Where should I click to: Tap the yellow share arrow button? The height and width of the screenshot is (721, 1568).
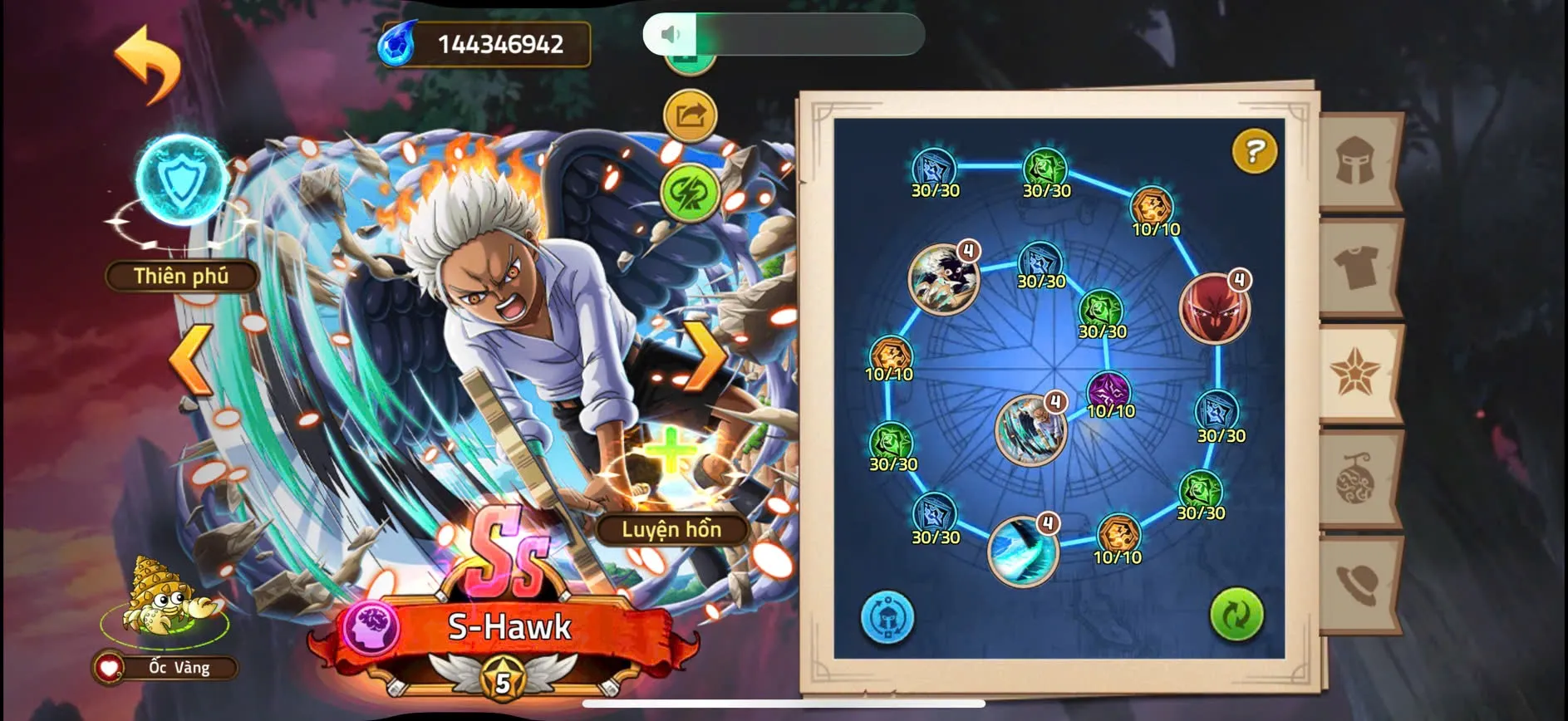click(x=690, y=115)
